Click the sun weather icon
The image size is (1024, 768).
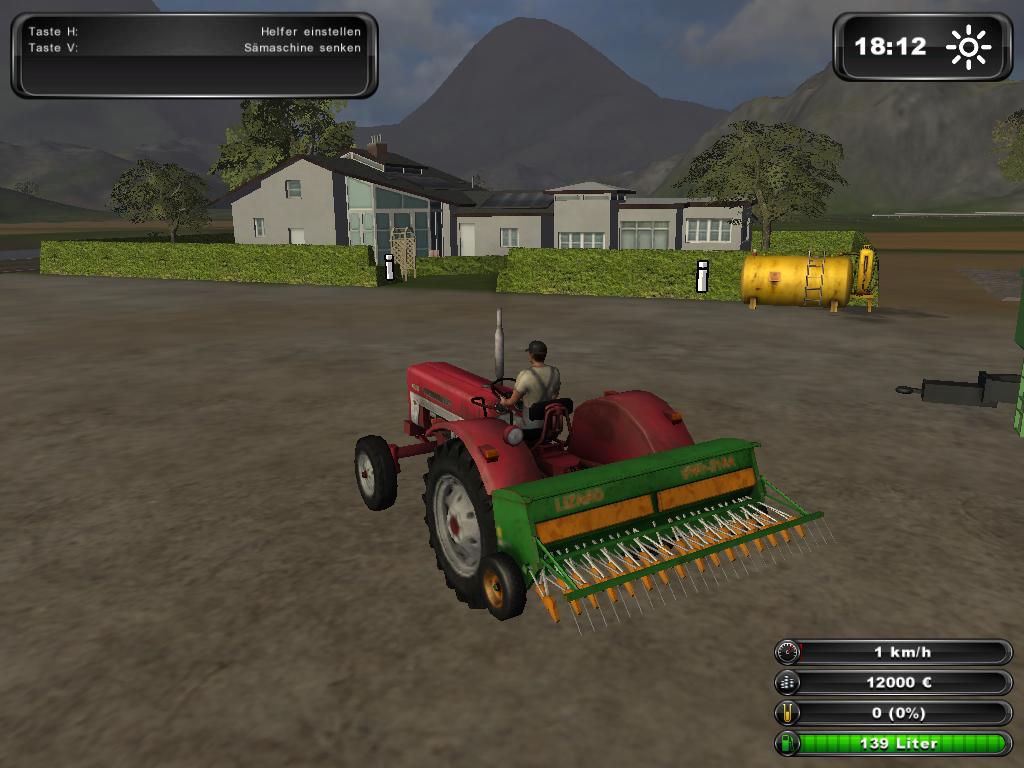(x=968, y=47)
